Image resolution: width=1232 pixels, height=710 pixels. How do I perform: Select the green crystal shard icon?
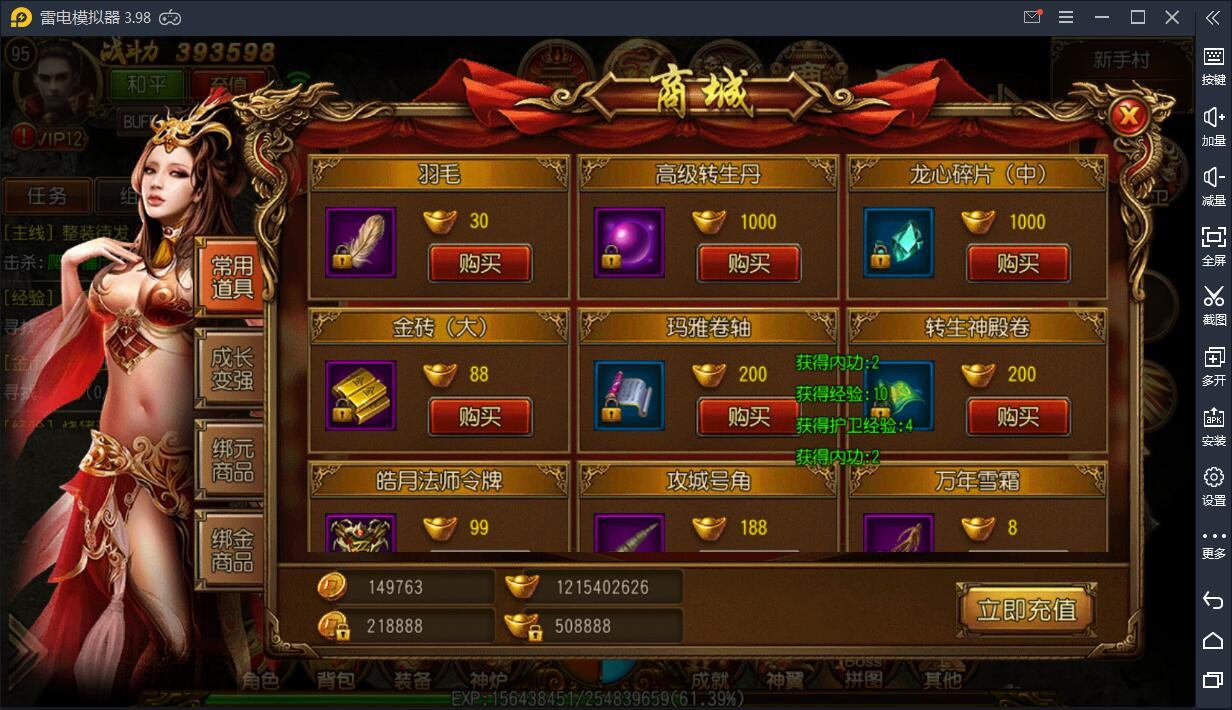(x=898, y=242)
